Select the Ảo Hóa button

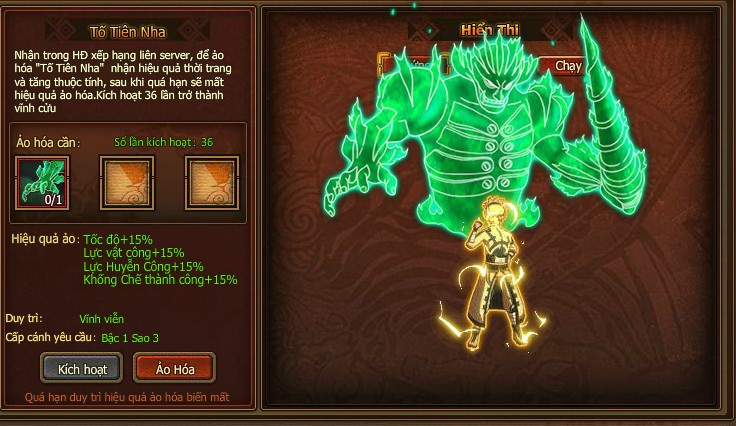pos(174,368)
